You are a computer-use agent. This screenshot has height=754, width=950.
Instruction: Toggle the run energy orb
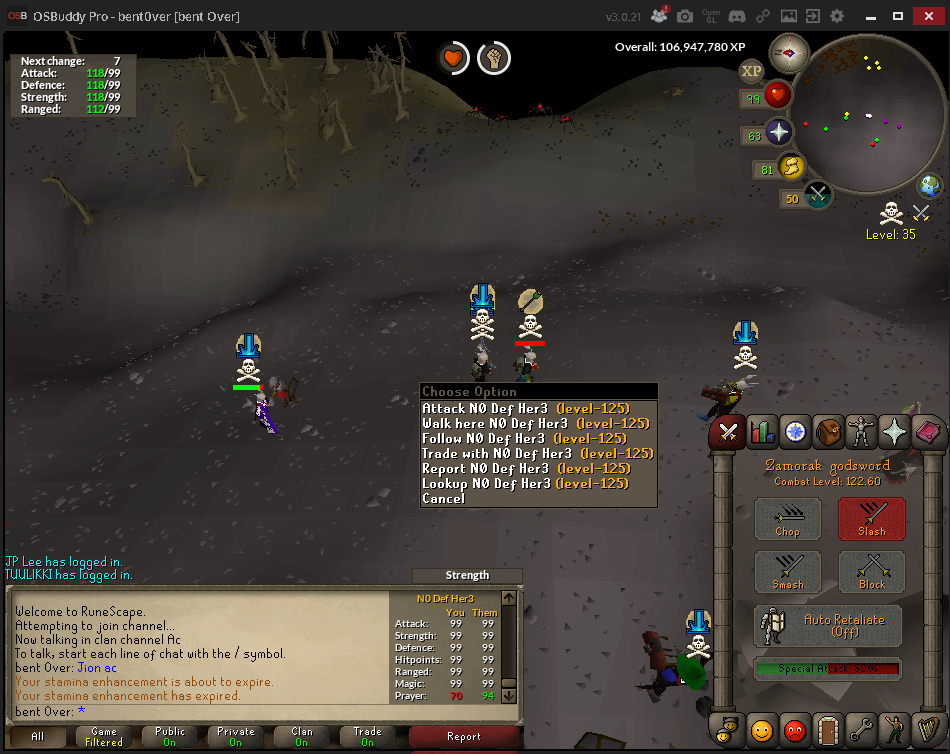click(x=791, y=167)
